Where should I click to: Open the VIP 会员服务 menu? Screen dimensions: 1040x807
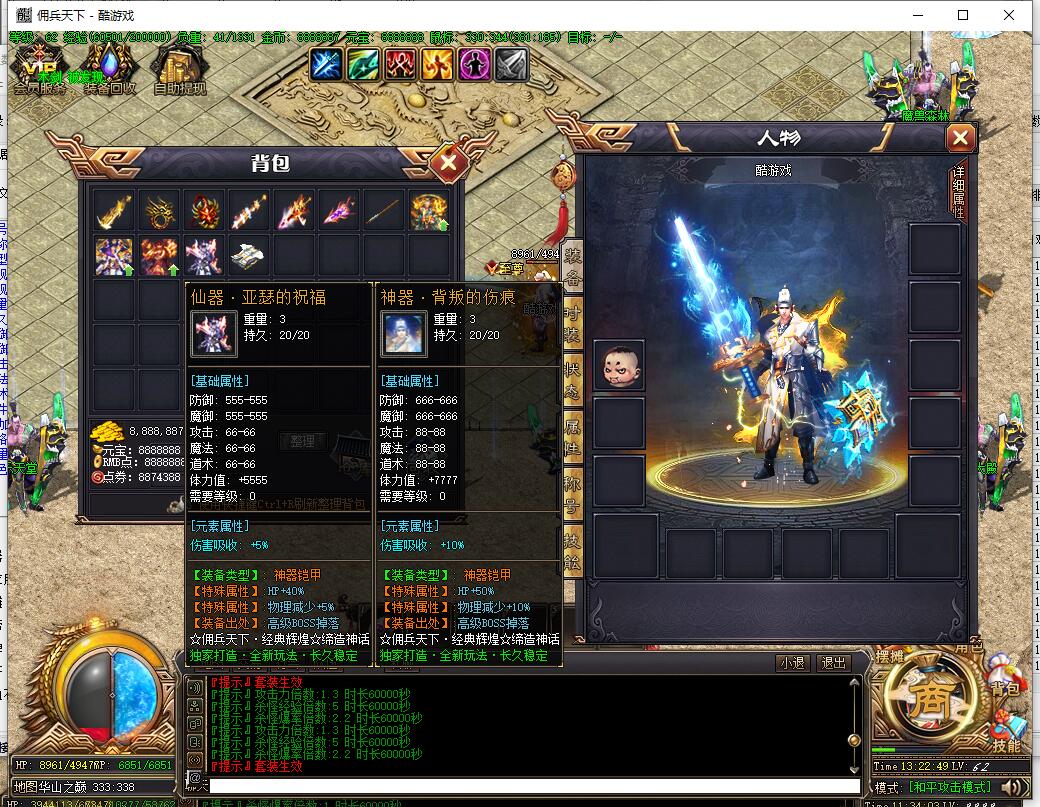pos(39,68)
